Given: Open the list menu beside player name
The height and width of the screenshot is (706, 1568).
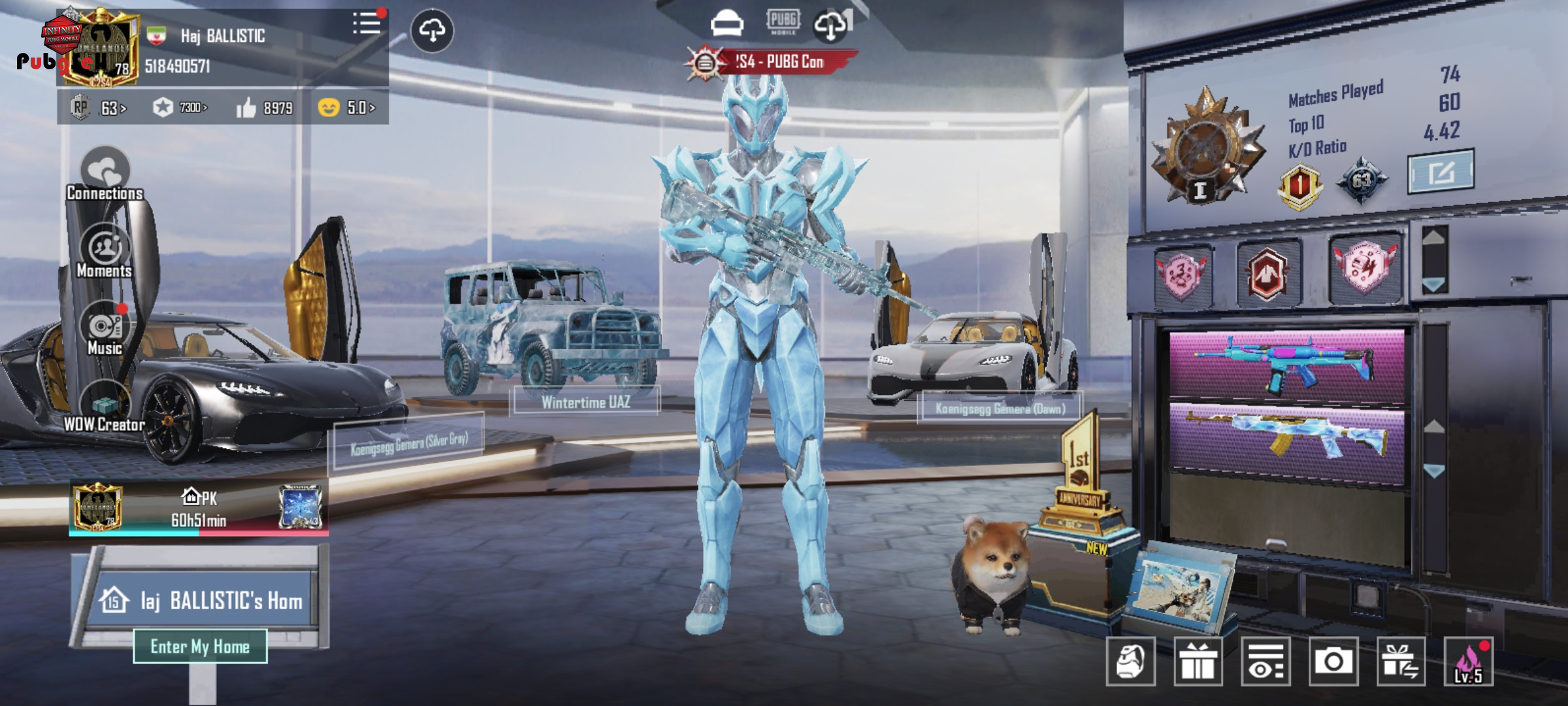Looking at the screenshot, I should pyautogui.click(x=367, y=24).
